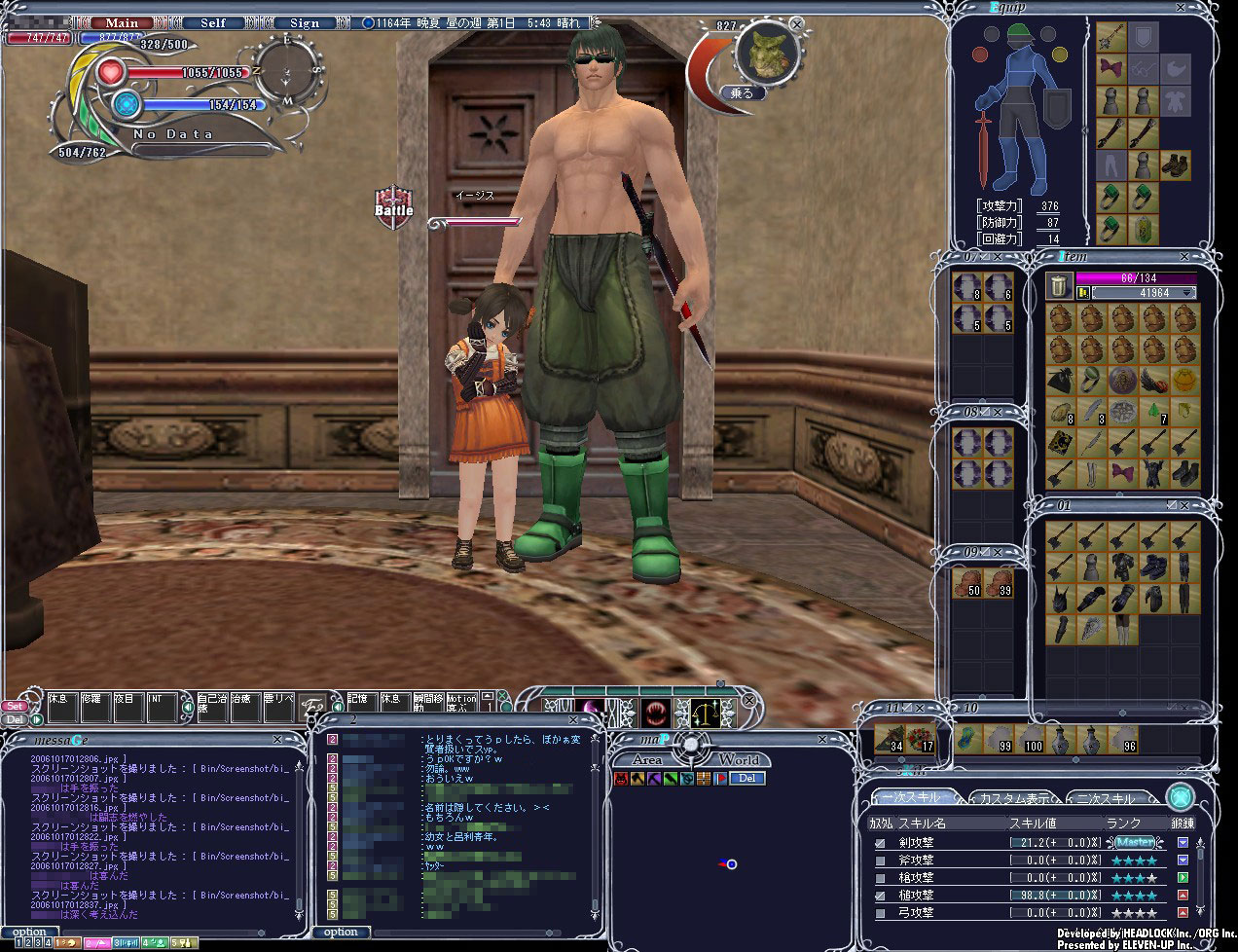This screenshot has height=952, width=1238.
Task: Click the trash can in Item window
Action: pyautogui.click(x=1059, y=285)
